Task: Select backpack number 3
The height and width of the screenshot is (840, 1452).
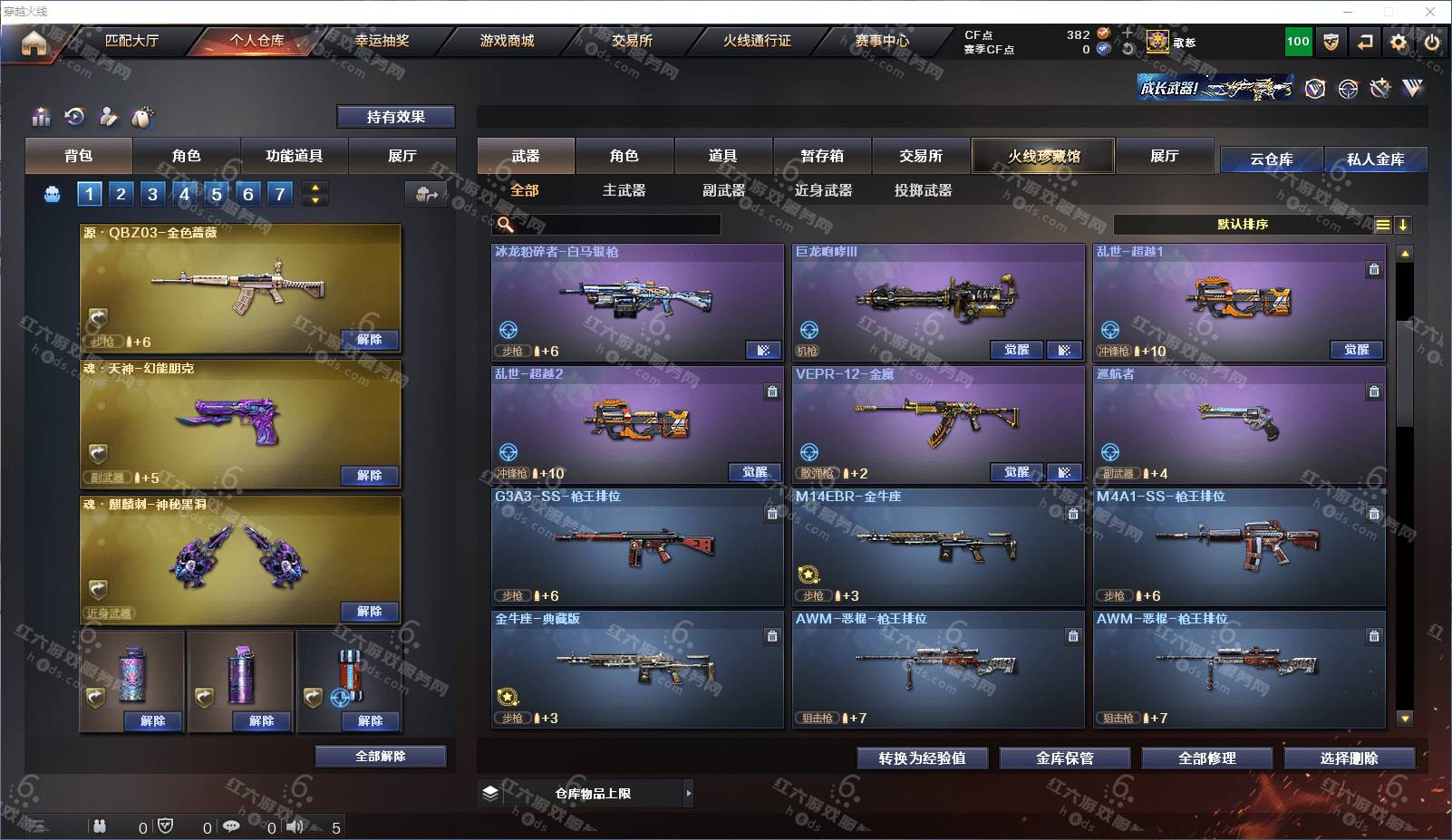Action: 152,194
